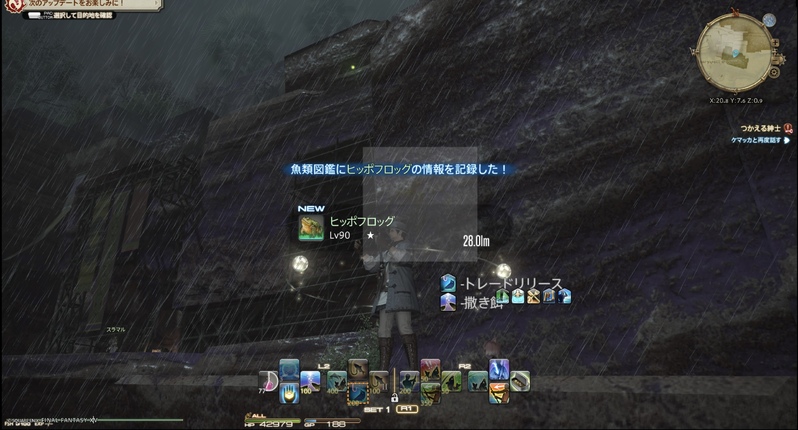Activate the highlighted fishing hook action
798x430 pixels.
pyautogui.click(x=357, y=392)
